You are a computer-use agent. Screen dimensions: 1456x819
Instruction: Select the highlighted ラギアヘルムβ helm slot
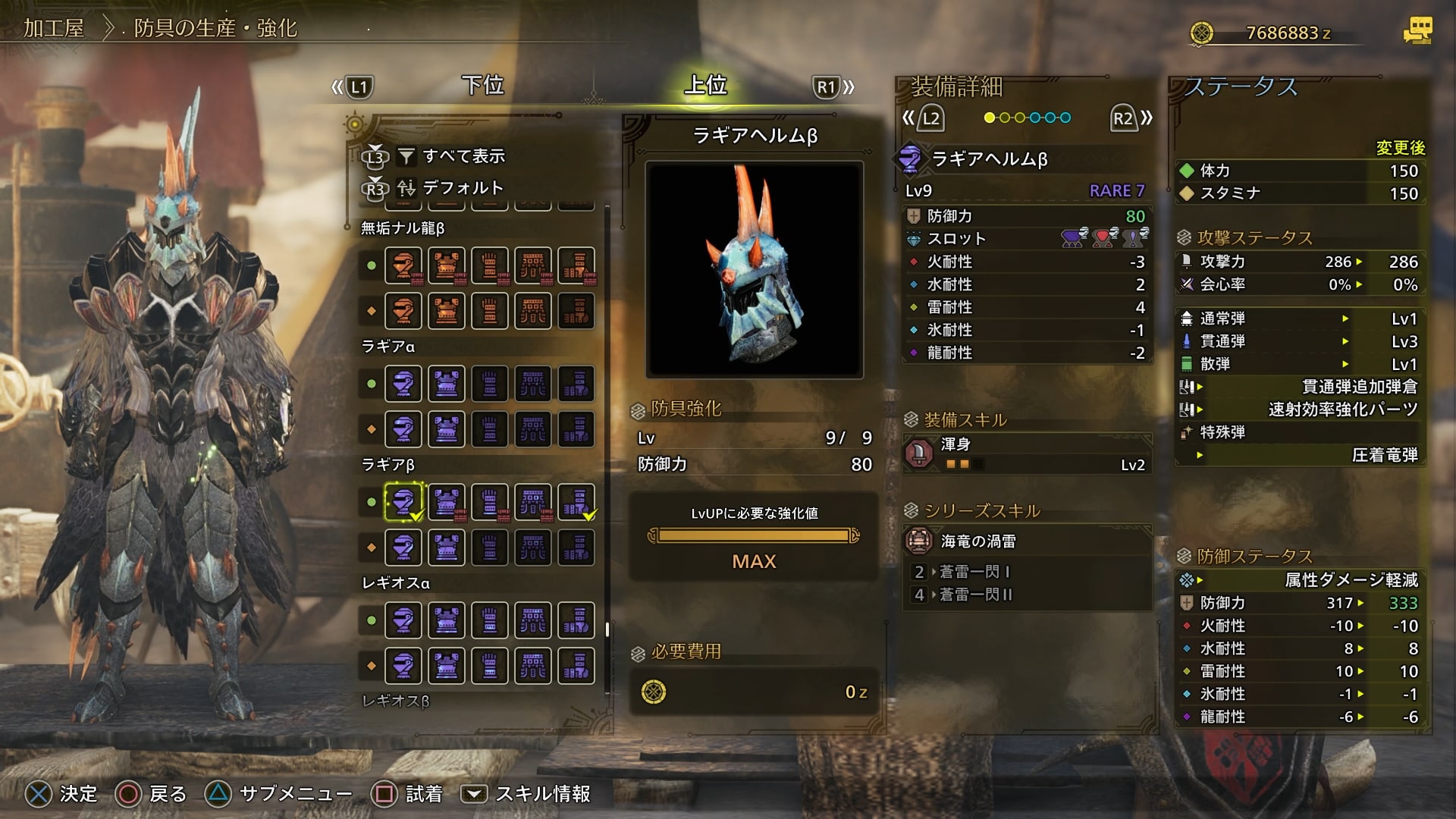pos(403,502)
